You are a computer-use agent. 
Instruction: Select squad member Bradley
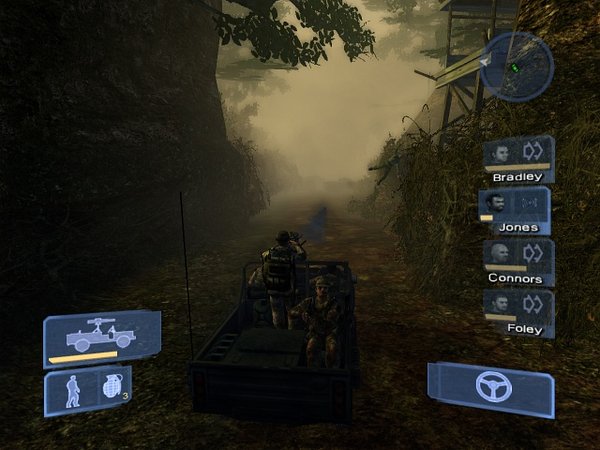(518, 159)
